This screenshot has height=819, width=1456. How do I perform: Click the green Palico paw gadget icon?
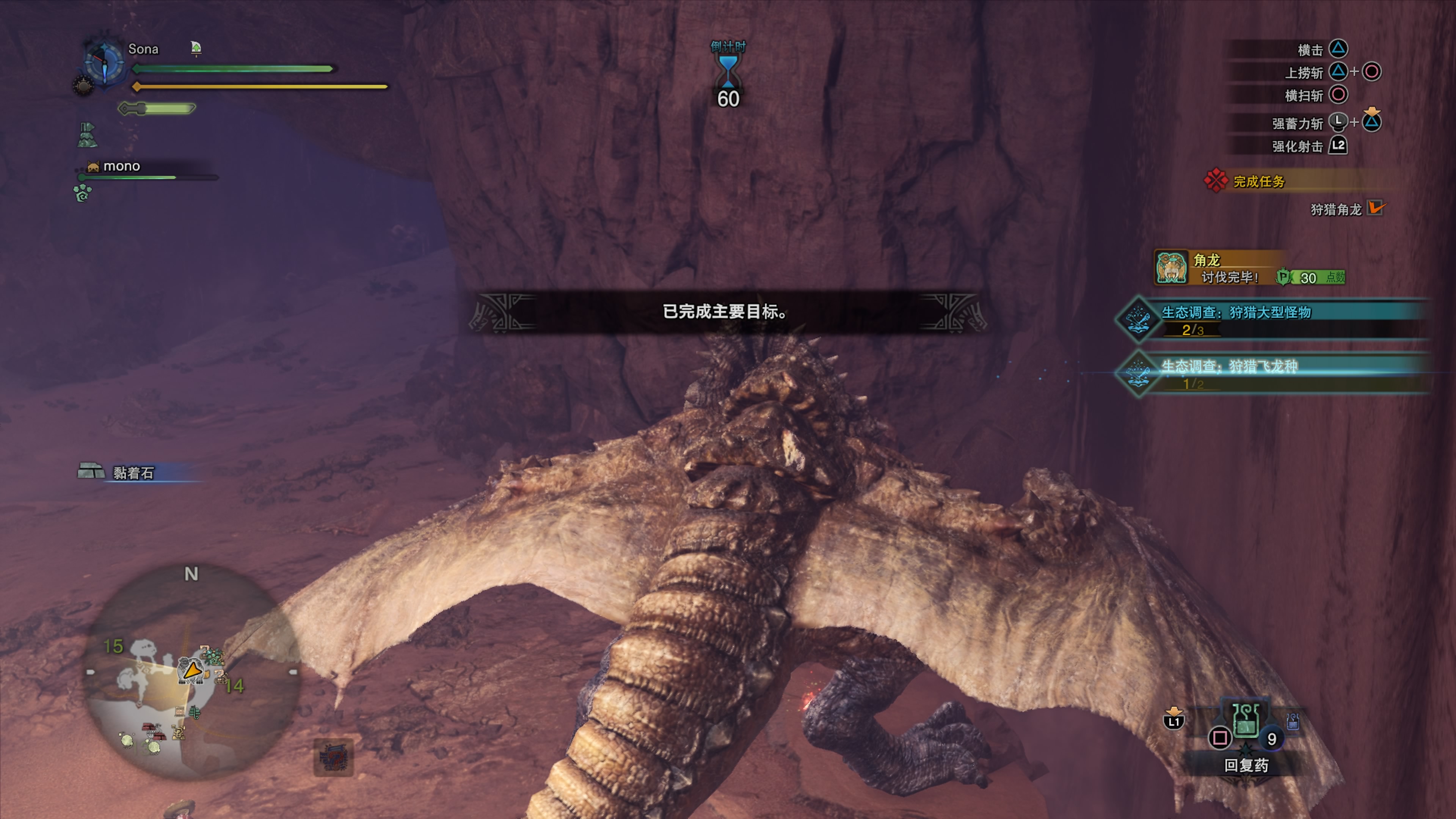click(x=83, y=193)
